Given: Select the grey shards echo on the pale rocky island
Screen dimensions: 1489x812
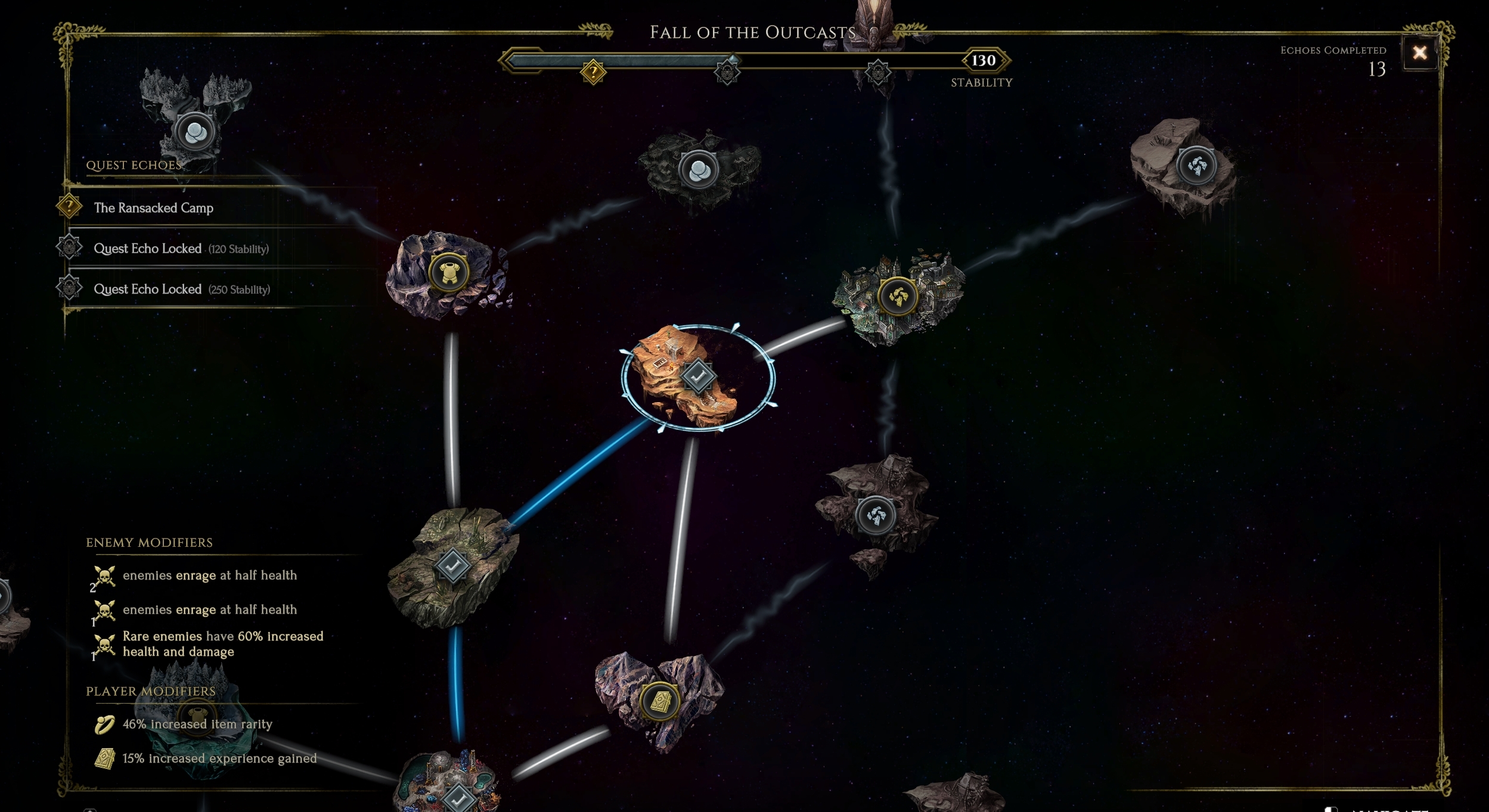Looking at the screenshot, I should click(x=1196, y=165).
